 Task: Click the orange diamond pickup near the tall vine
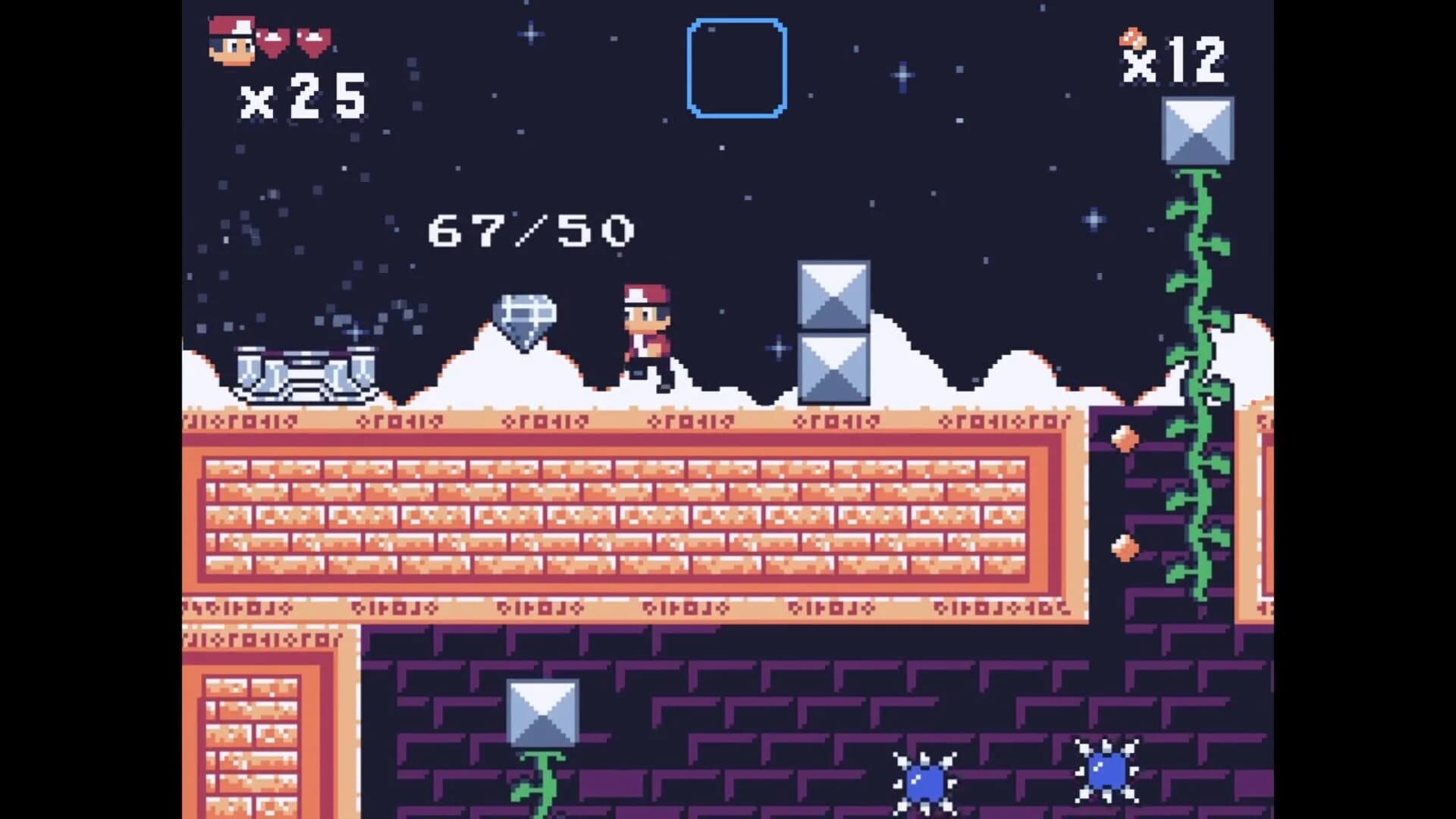(x=1127, y=438)
